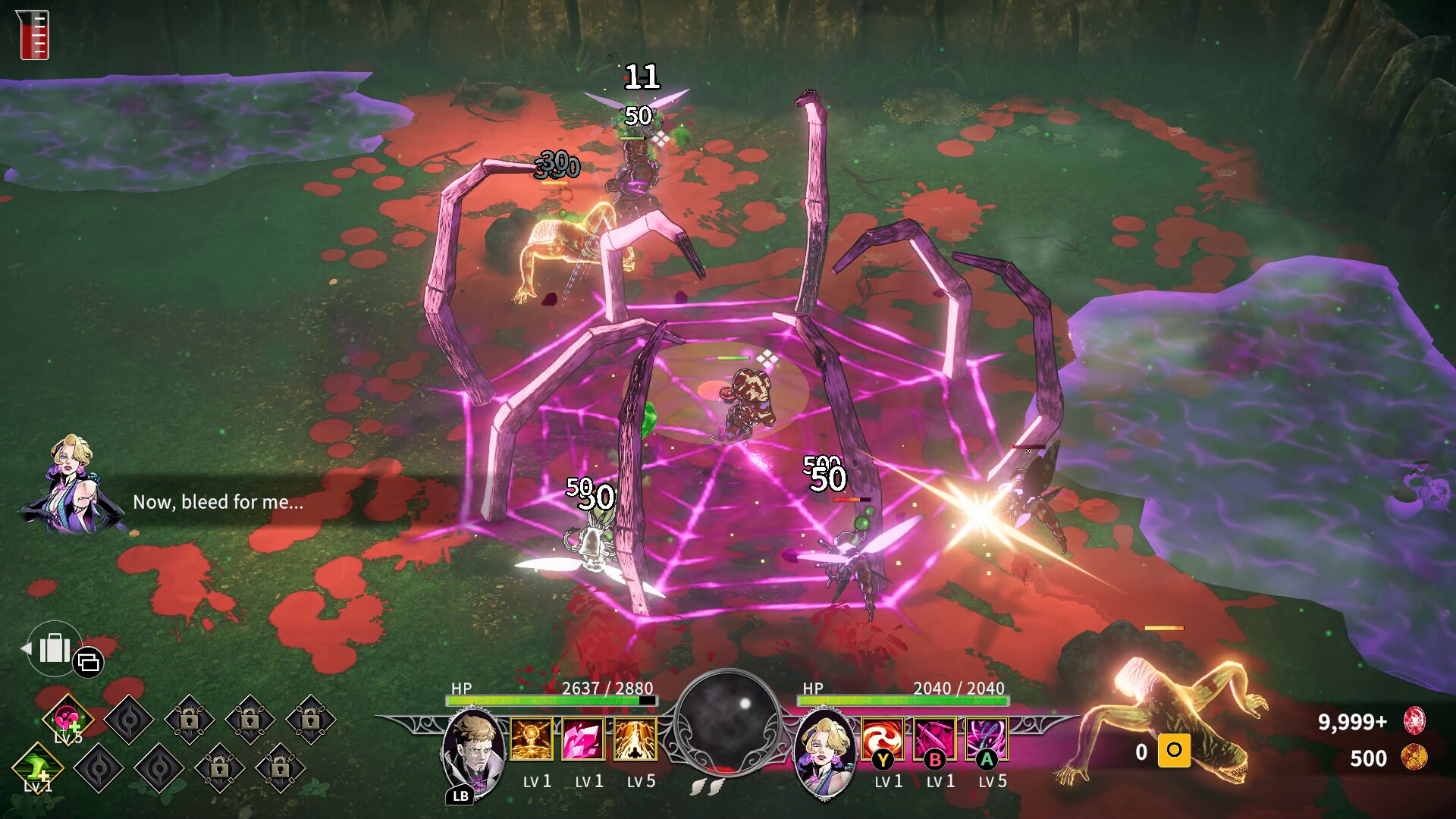Expand the inventory panel via the left-pointing arrow
This screenshot has height=819, width=1456.
pos(26,649)
